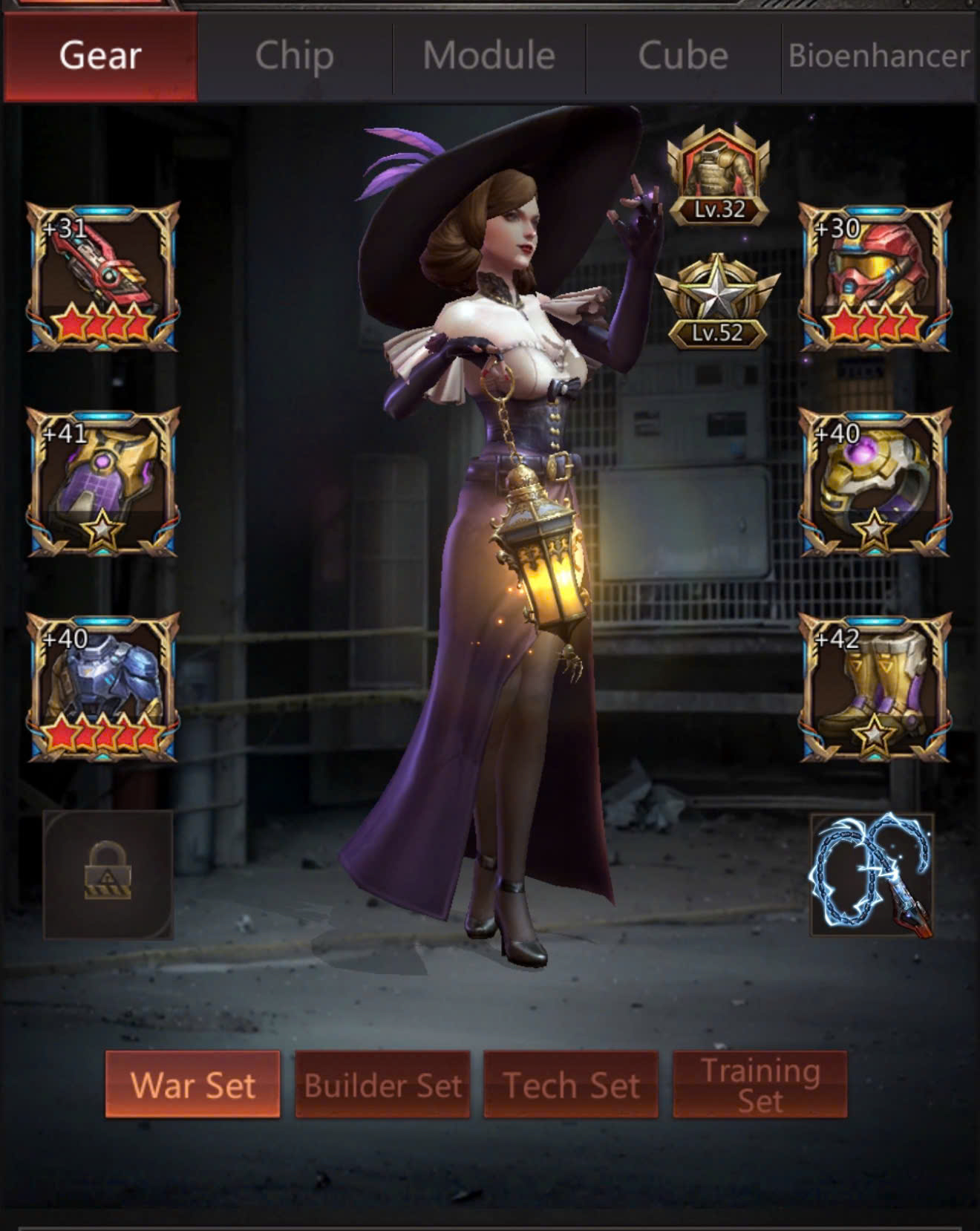Switch to the Builder Set

click(x=382, y=1085)
